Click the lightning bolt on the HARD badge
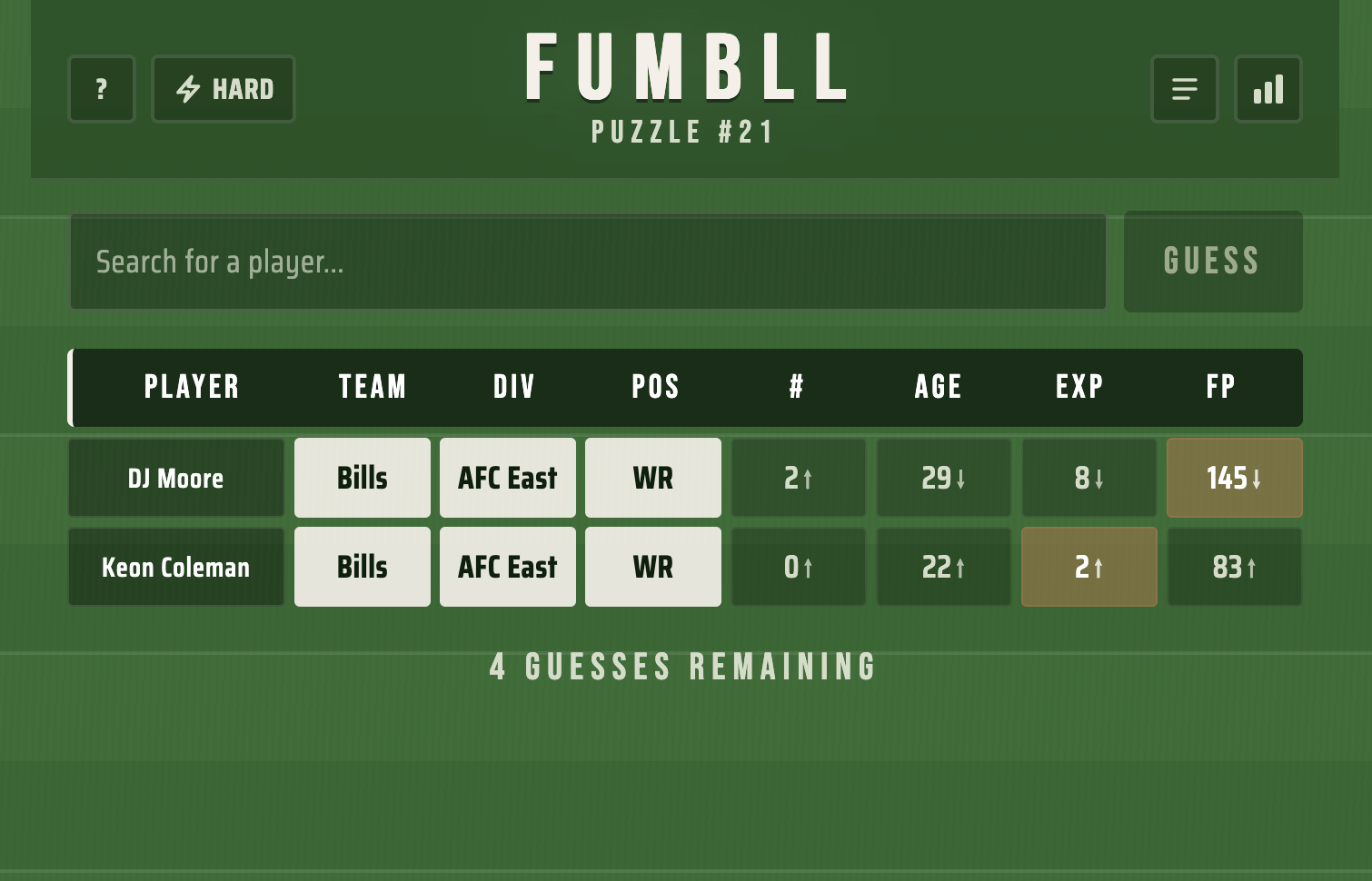Viewport: 1372px width, 881px height. (x=189, y=89)
